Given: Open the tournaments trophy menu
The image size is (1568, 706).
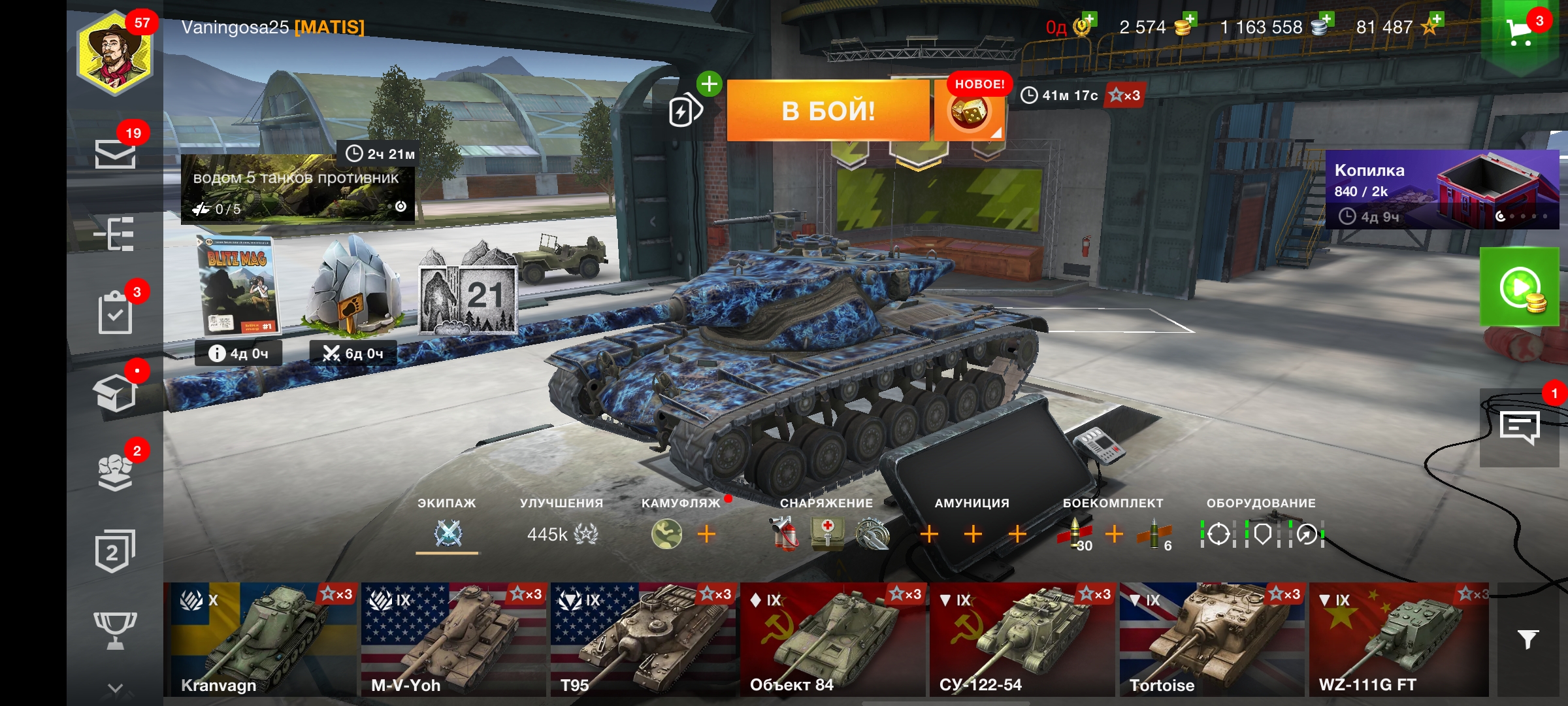Looking at the screenshot, I should tap(115, 630).
